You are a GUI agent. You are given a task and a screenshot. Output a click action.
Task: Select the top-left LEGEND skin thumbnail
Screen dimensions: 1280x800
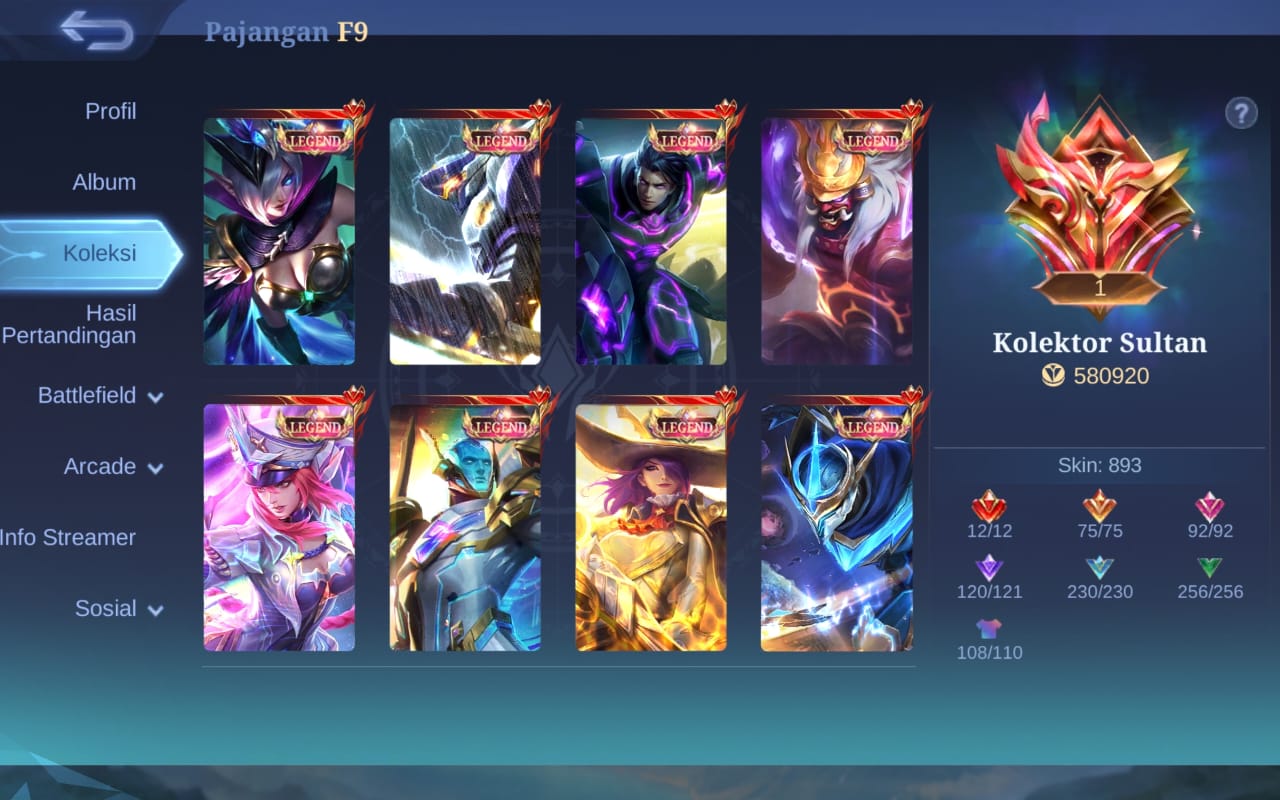[280, 237]
